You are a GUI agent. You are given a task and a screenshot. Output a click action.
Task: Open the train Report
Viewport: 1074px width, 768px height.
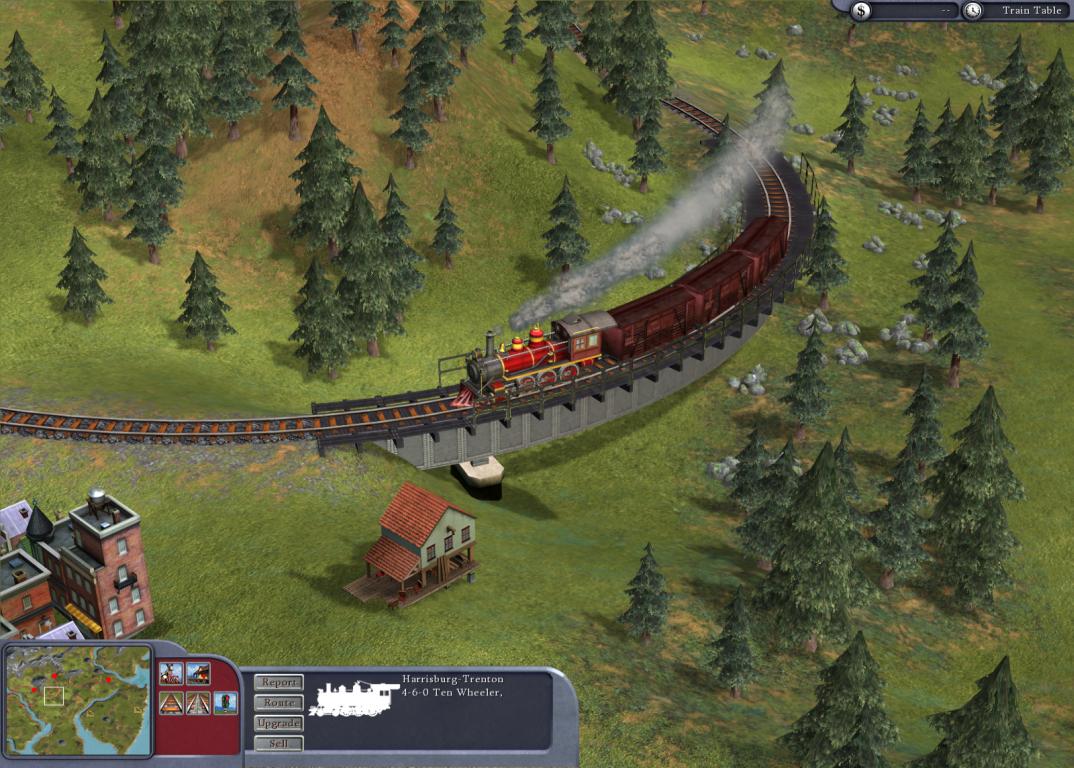click(x=278, y=682)
